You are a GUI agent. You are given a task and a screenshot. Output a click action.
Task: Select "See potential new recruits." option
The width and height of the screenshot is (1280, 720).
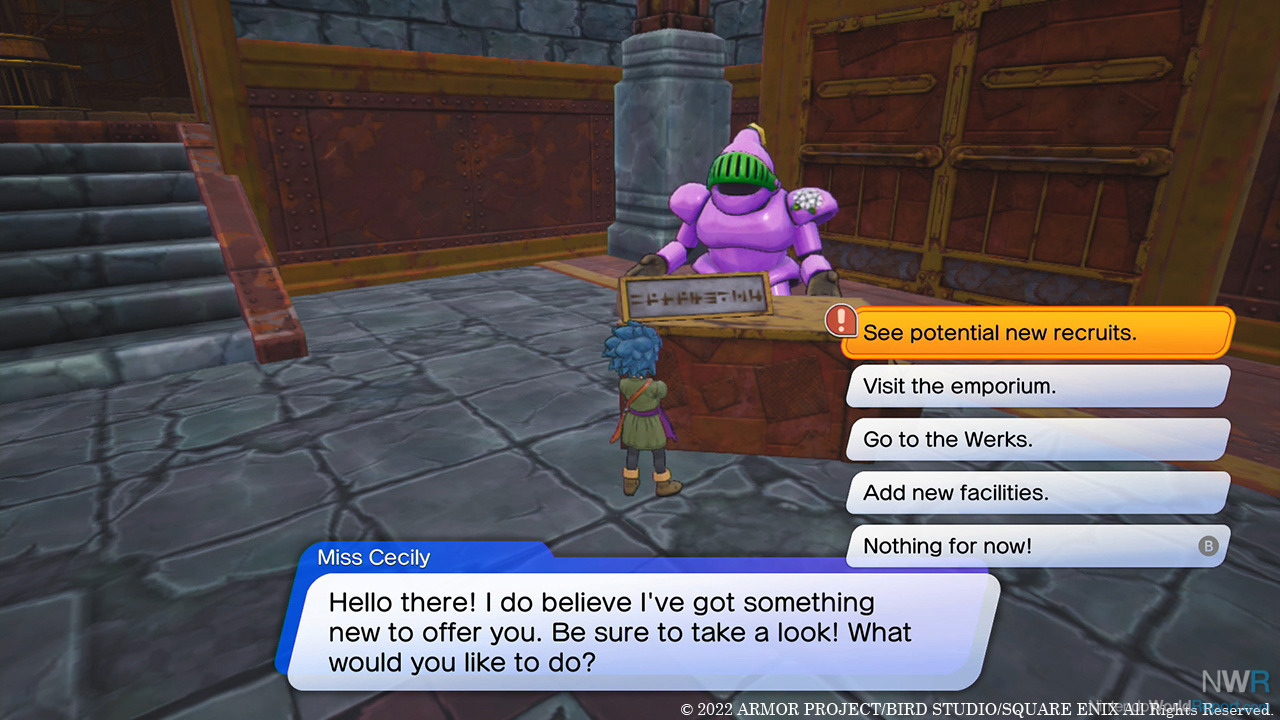1036,333
